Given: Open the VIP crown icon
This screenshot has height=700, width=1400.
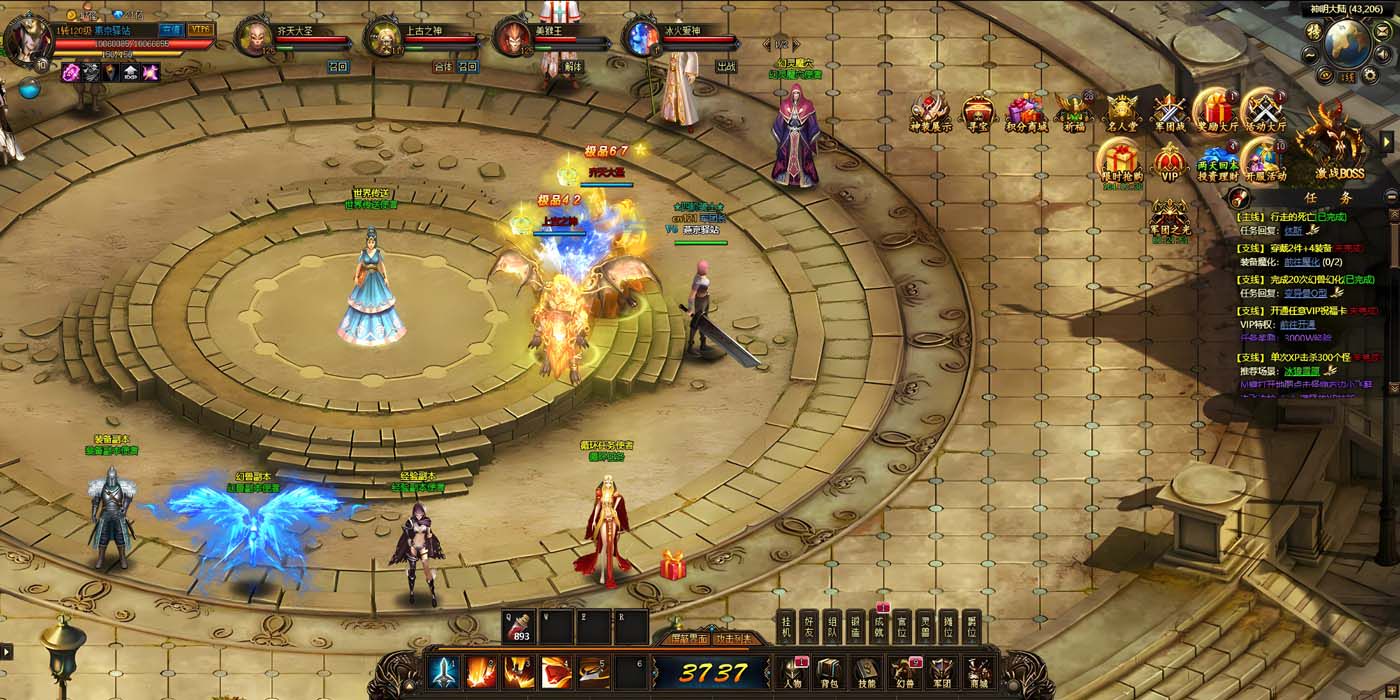Looking at the screenshot, I should [x=1169, y=162].
